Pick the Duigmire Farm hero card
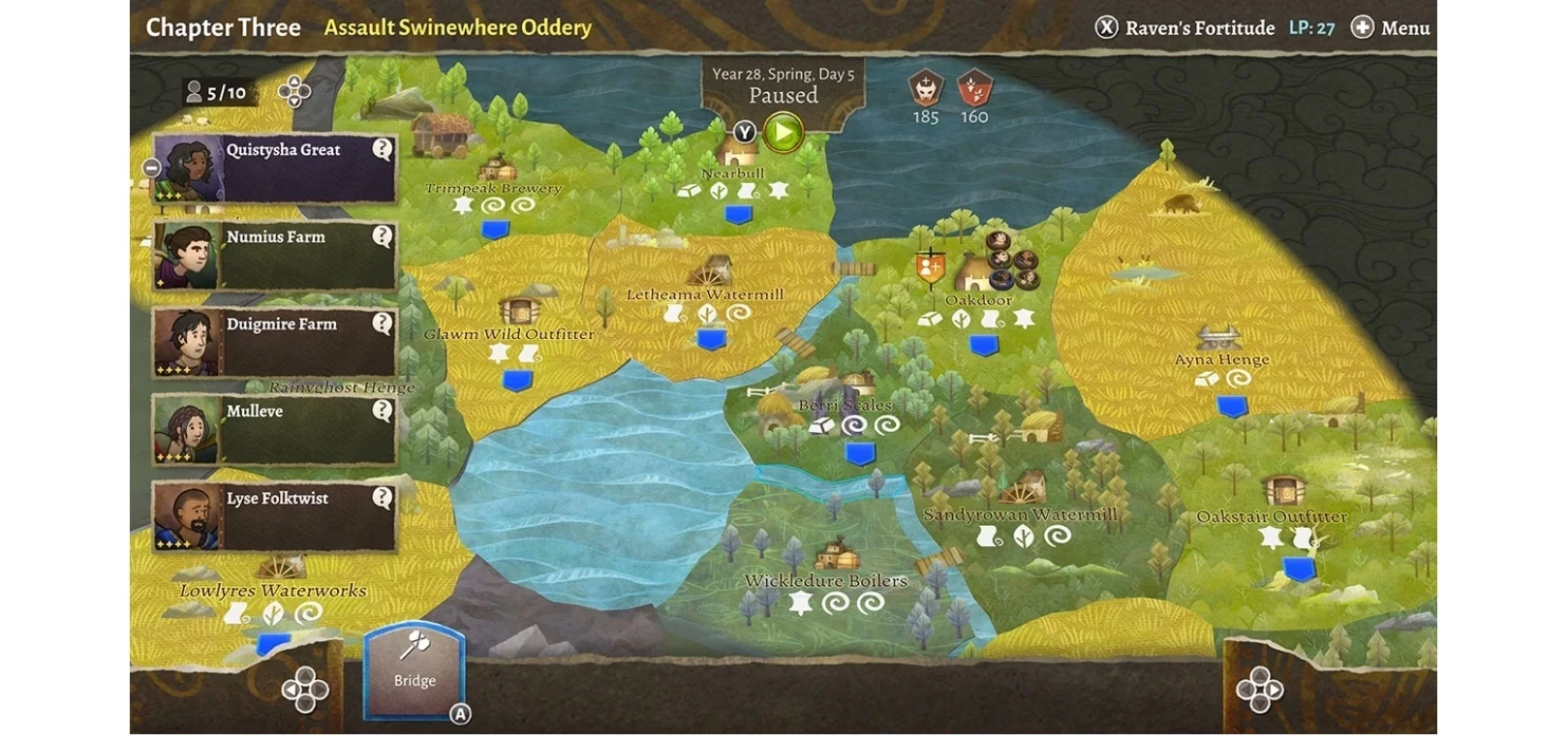 point(276,344)
